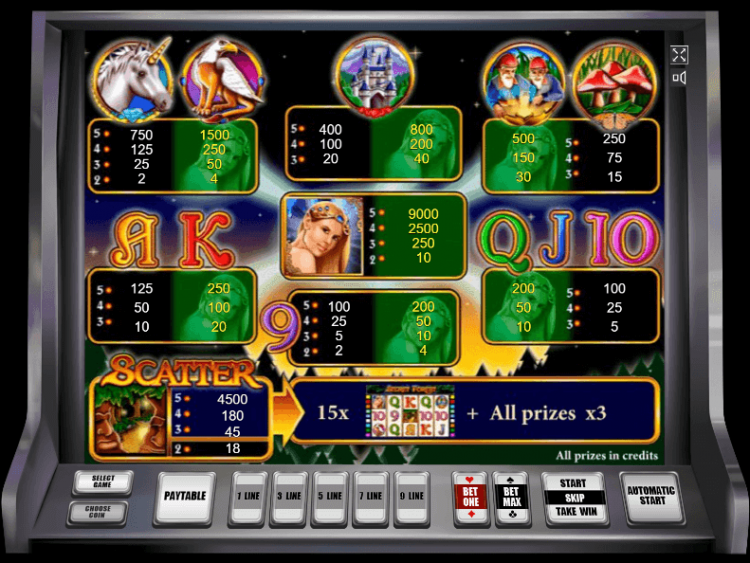Click the Start / Skip / Take Win button
This screenshot has height=563, width=750.
pos(573,497)
